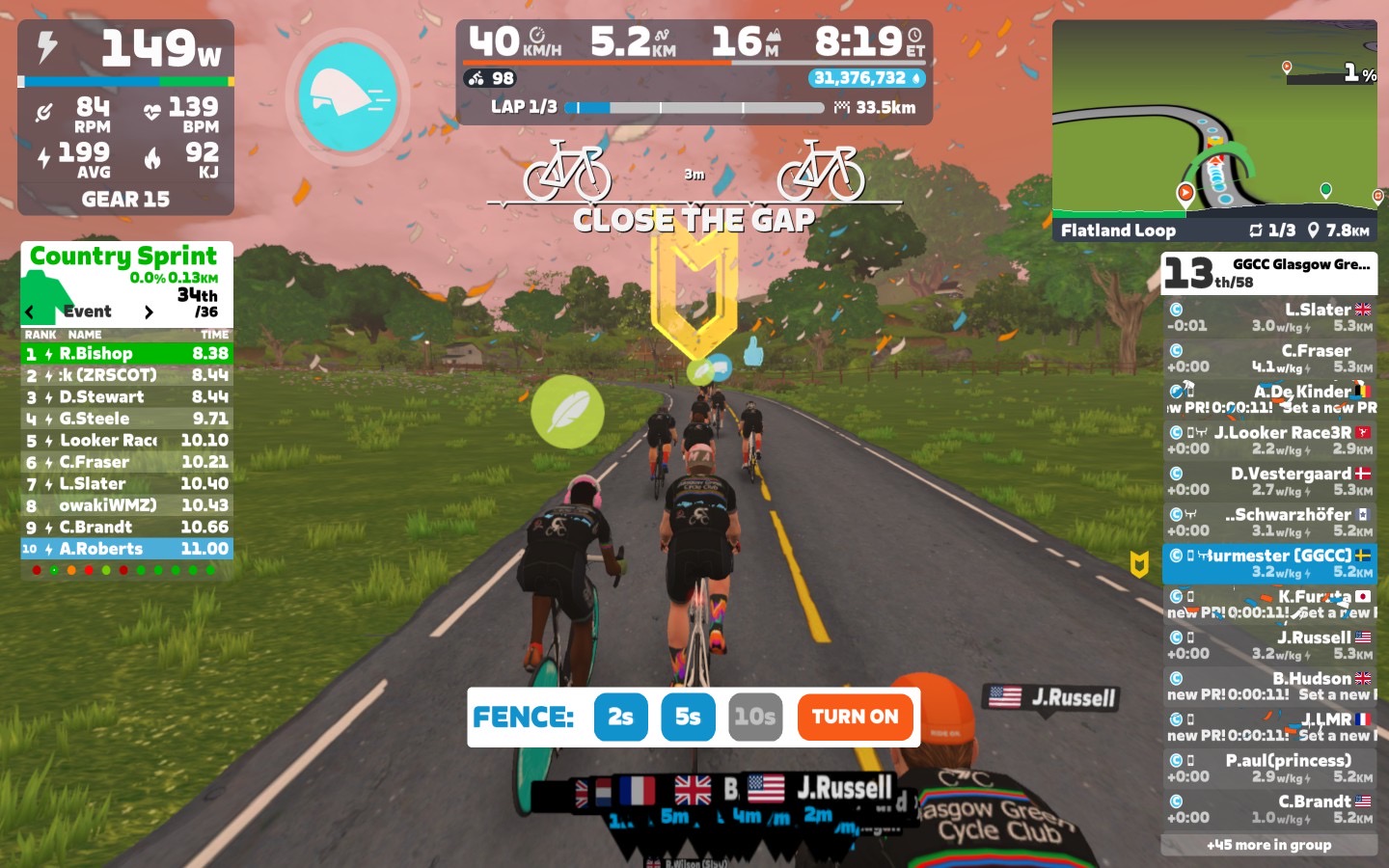Select the 10s fence setting
The image size is (1389, 868).
[754, 717]
